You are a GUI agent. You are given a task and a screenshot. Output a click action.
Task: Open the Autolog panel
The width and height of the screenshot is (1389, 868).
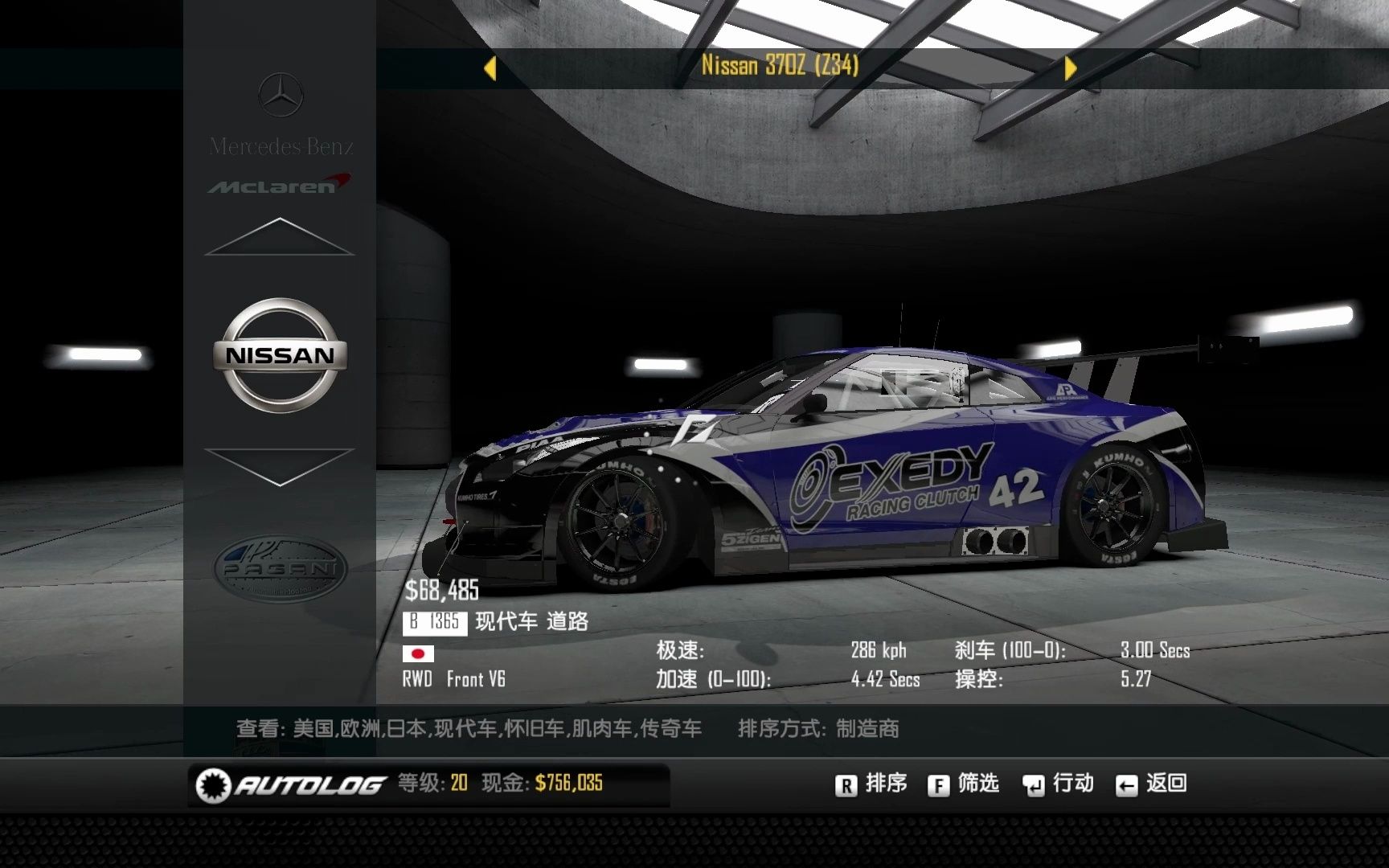click(x=291, y=784)
